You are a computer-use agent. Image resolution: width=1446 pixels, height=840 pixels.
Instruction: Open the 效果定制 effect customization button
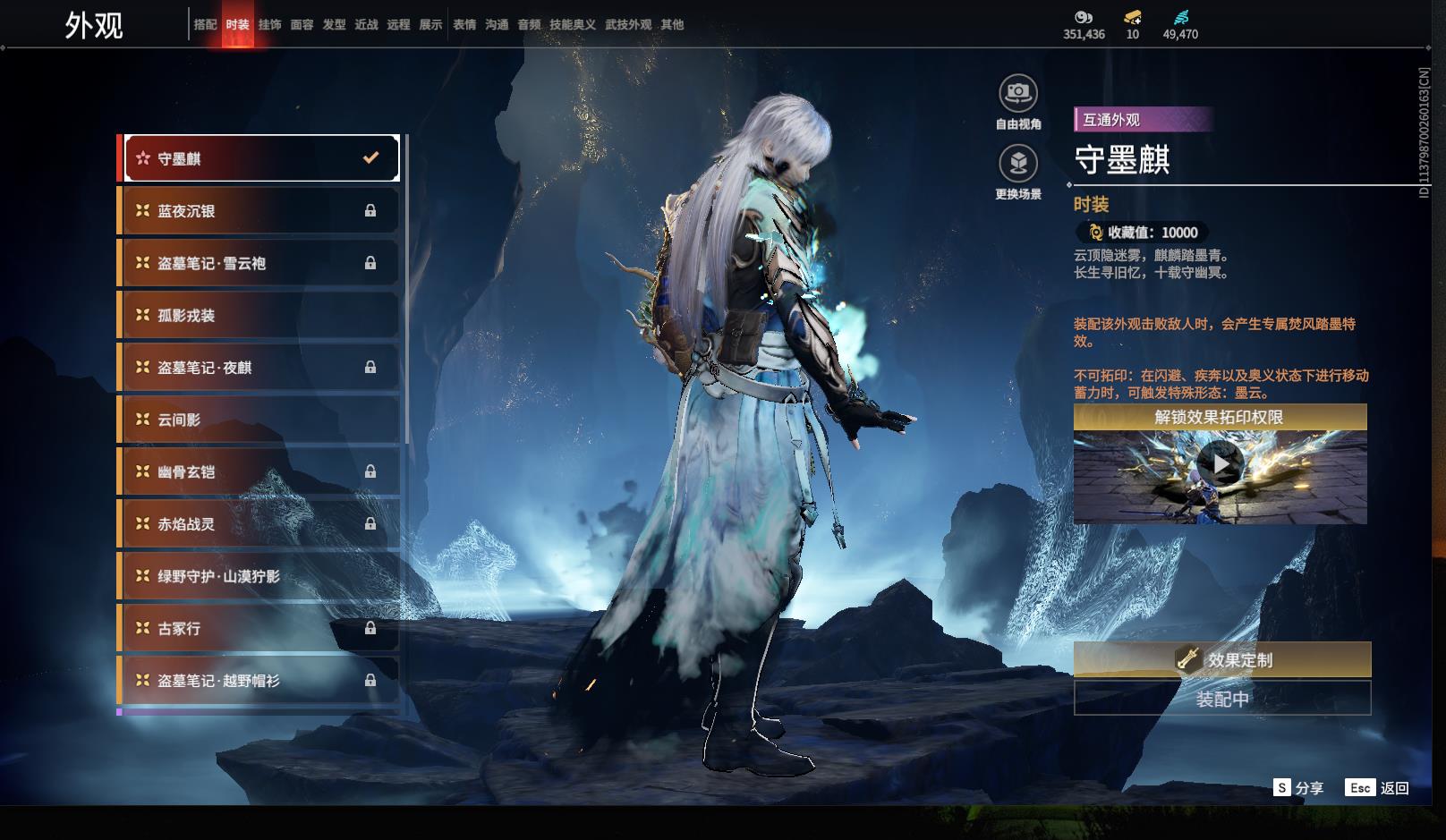(x=1221, y=660)
